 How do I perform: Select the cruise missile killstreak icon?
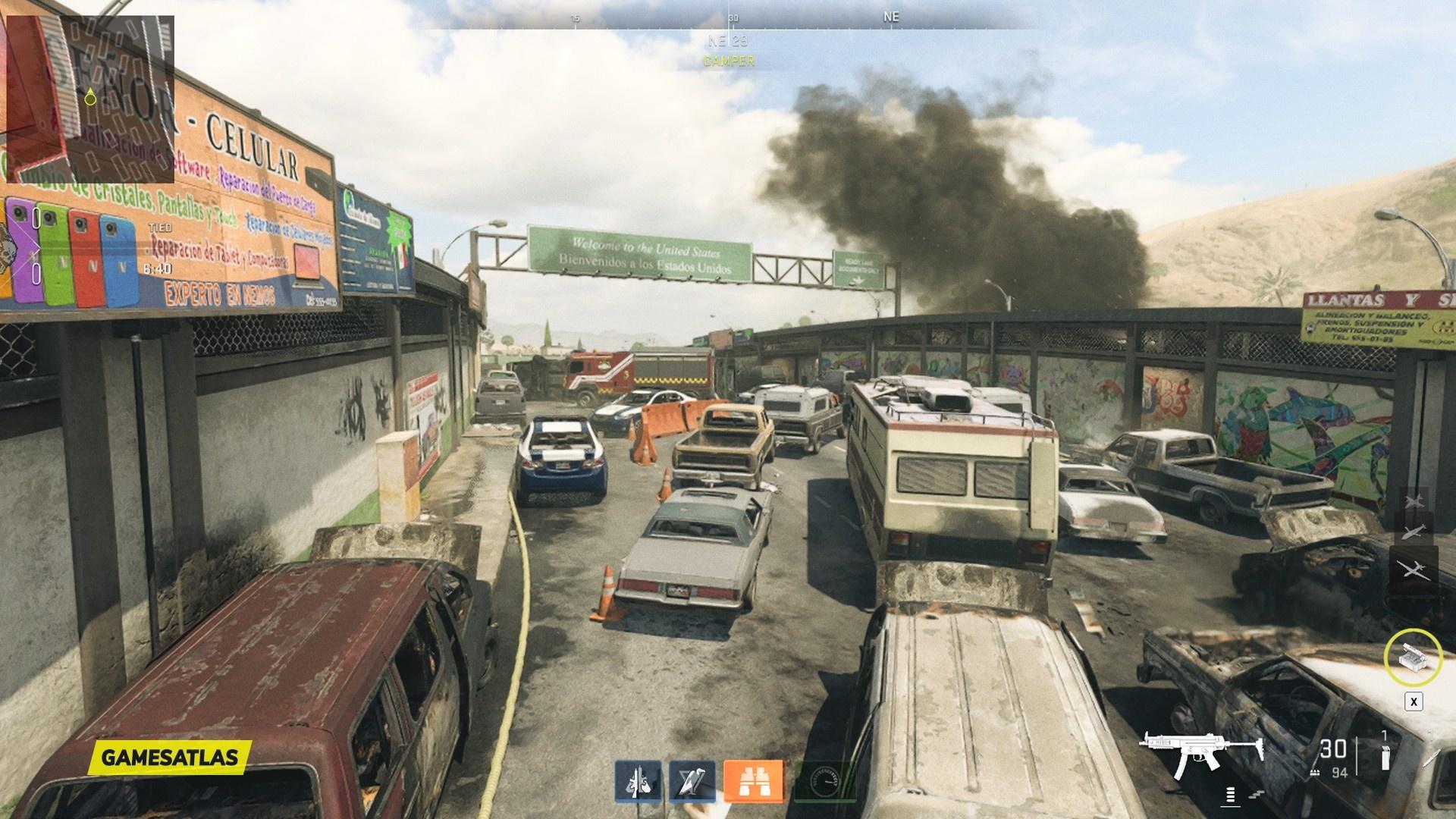(x=1414, y=534)
